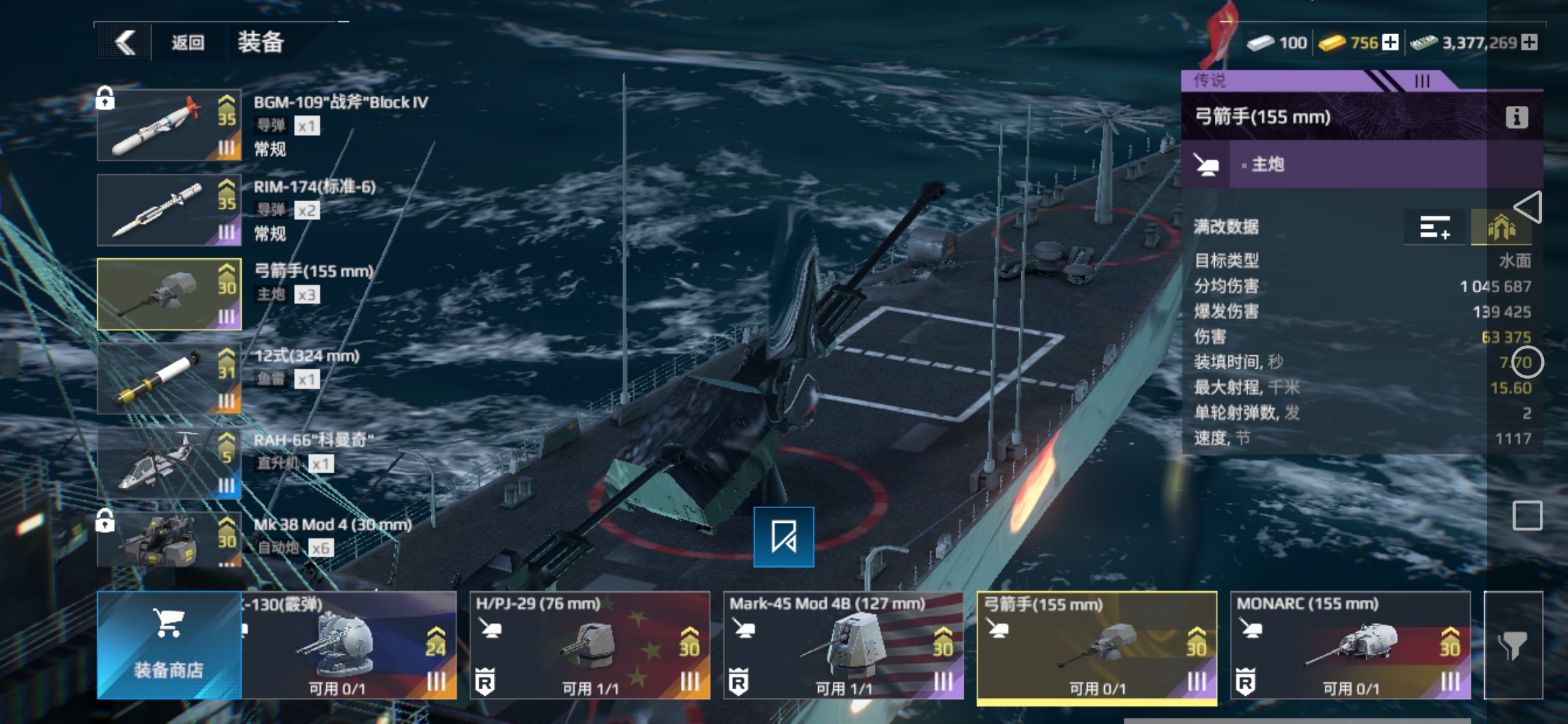Image resolution: width=1568 pixels, height=724 pixels.
Task: Open the equipment filter funnel
Action: click(1513, 645)
